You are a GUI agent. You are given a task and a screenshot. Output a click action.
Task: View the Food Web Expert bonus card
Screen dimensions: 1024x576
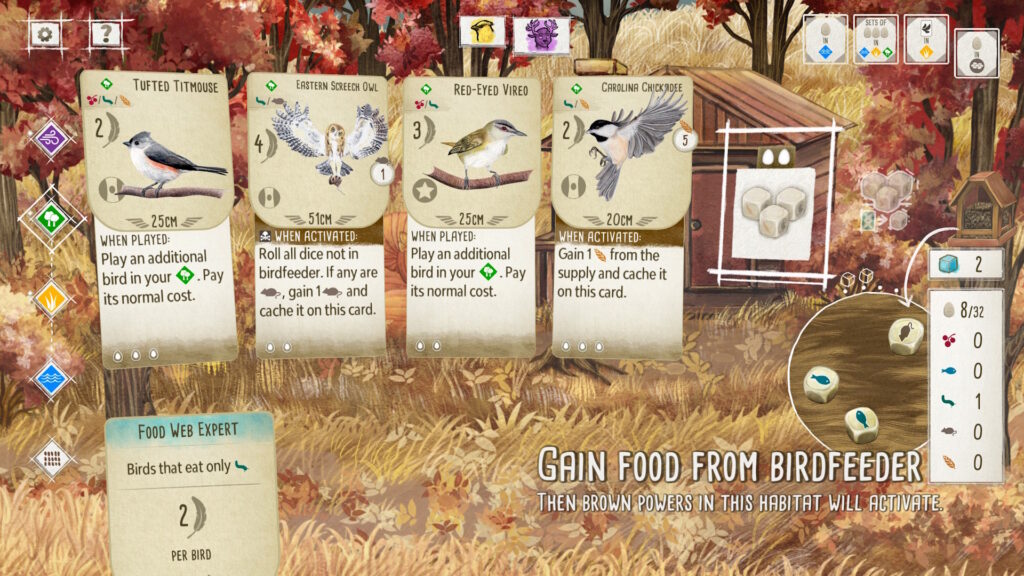coord(190,490)
